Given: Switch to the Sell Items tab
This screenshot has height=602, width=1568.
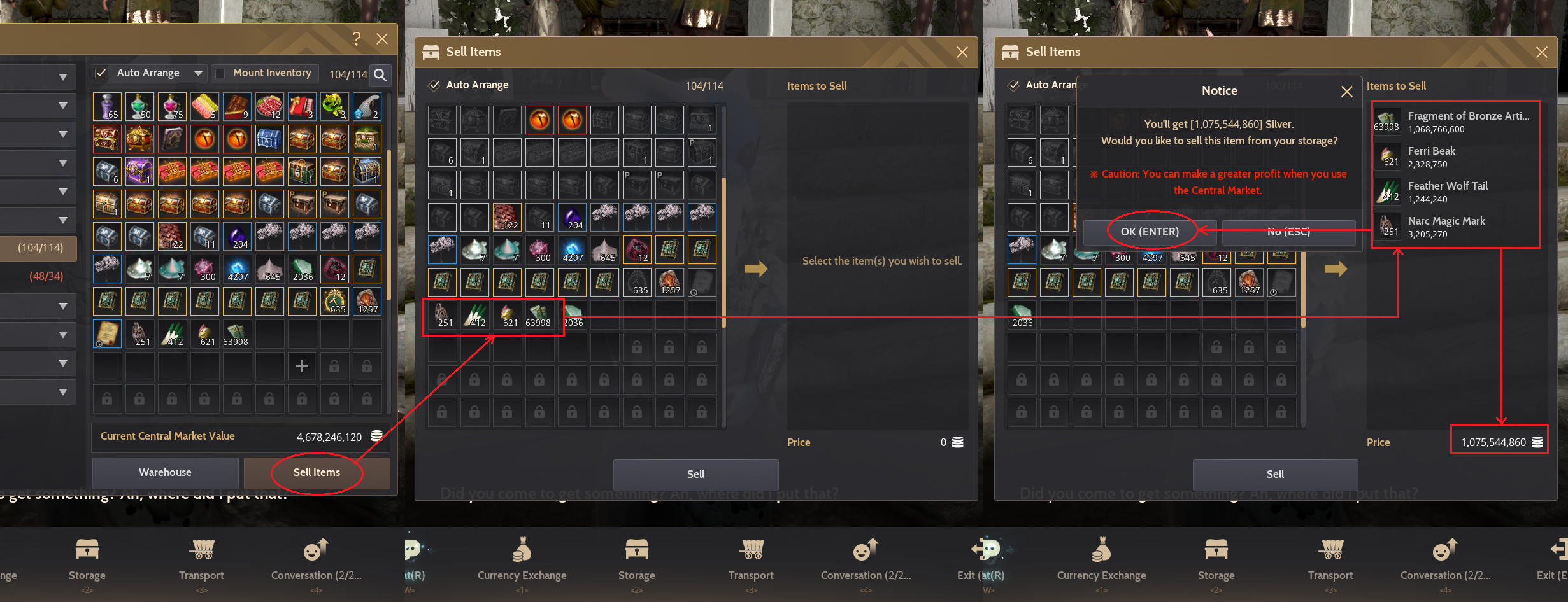Looking at the screenshot, I should [x=317, y=473].
